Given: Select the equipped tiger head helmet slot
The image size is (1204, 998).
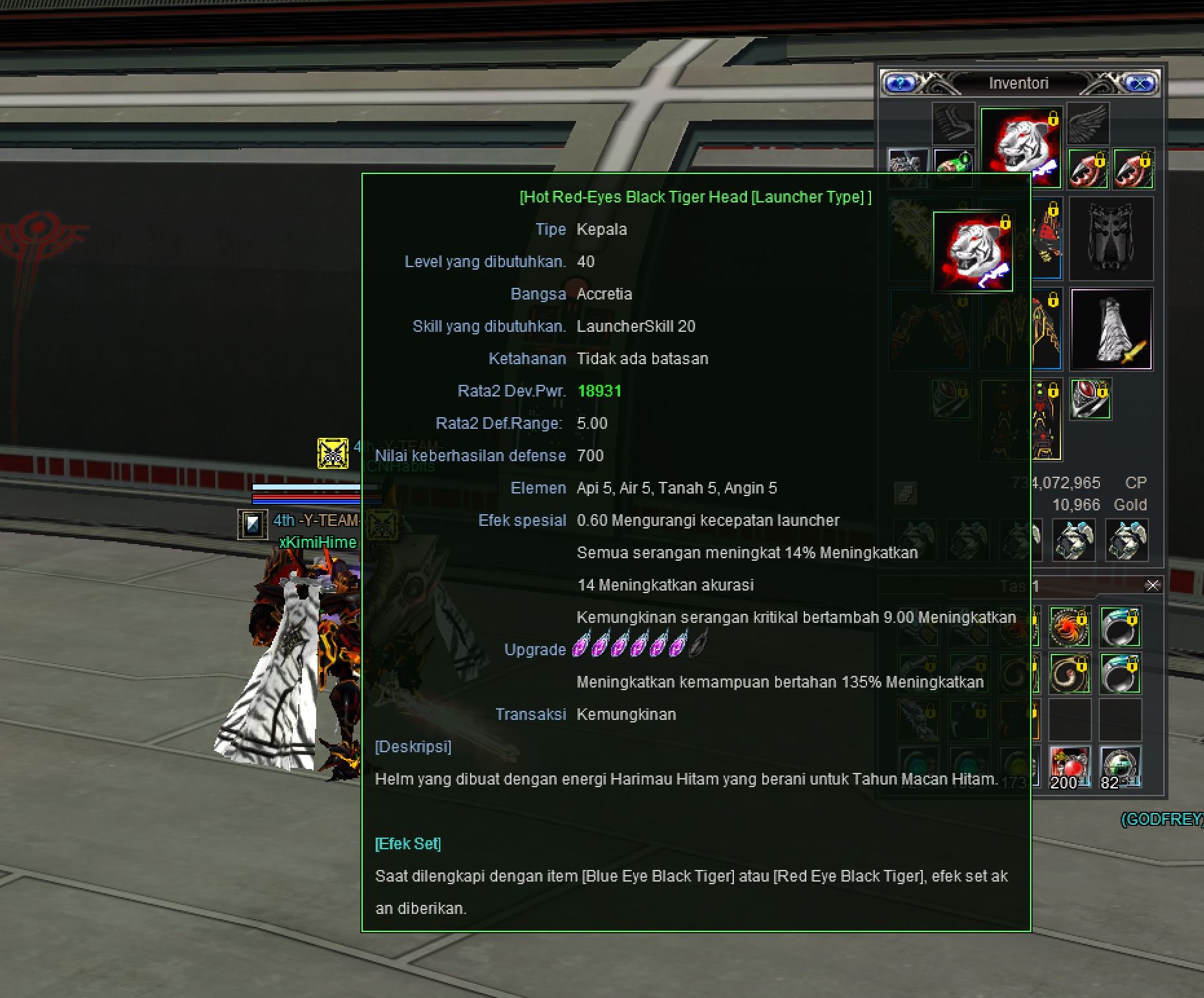Looking at the screenshot, I should [1021, 147].
